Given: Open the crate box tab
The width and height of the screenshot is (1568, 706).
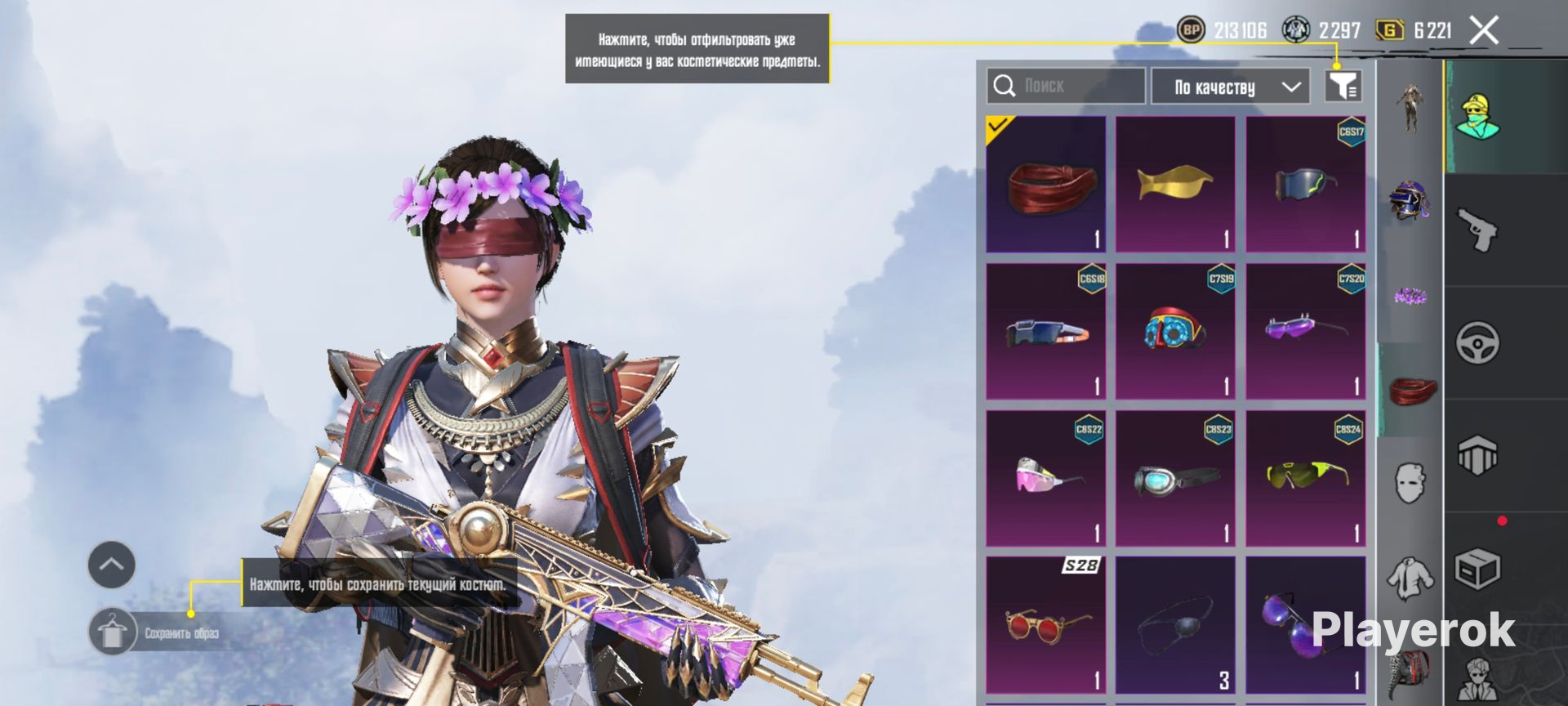Looking at the screenshot, I should [x=1477, y=569].
